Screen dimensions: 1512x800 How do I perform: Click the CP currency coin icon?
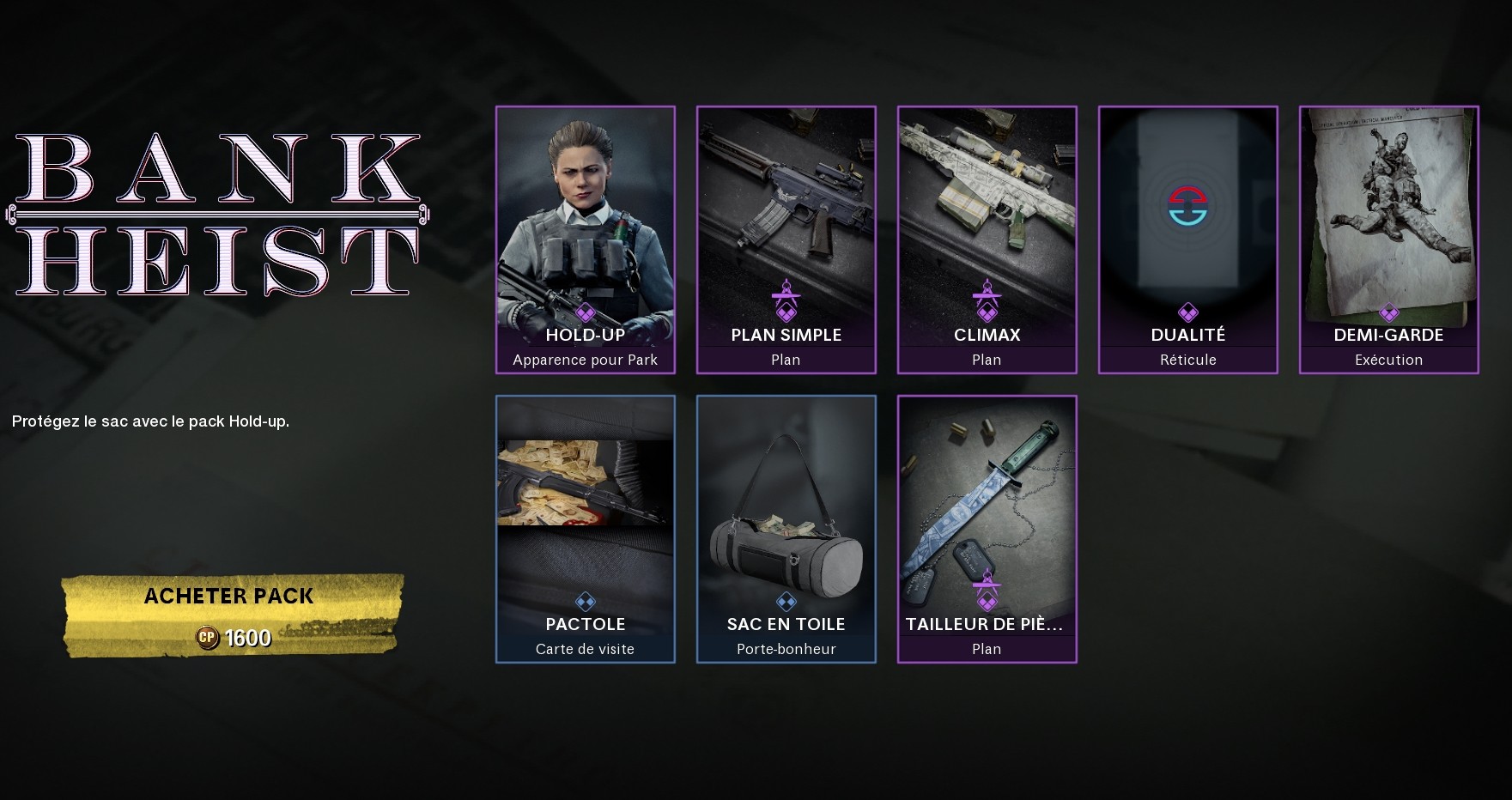click(x=209, y=638)
